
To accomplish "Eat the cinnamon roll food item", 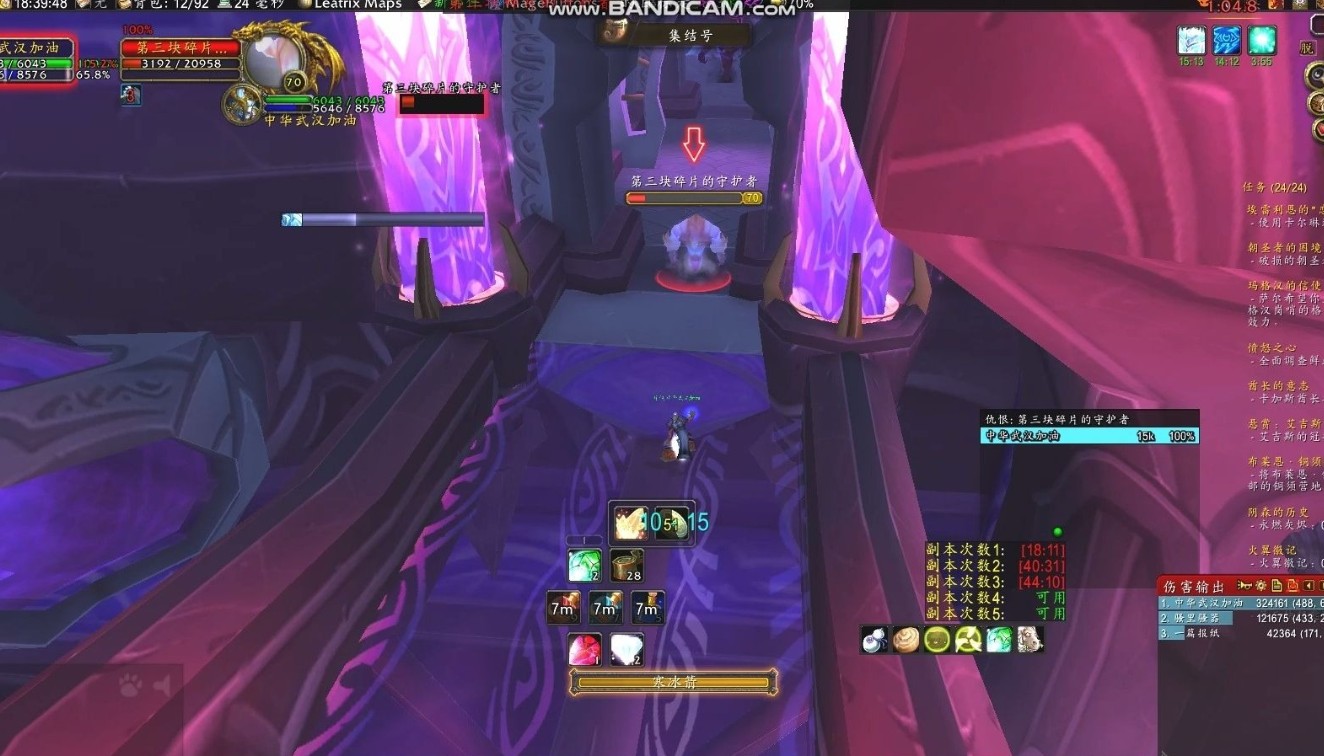I will (906, 640).
